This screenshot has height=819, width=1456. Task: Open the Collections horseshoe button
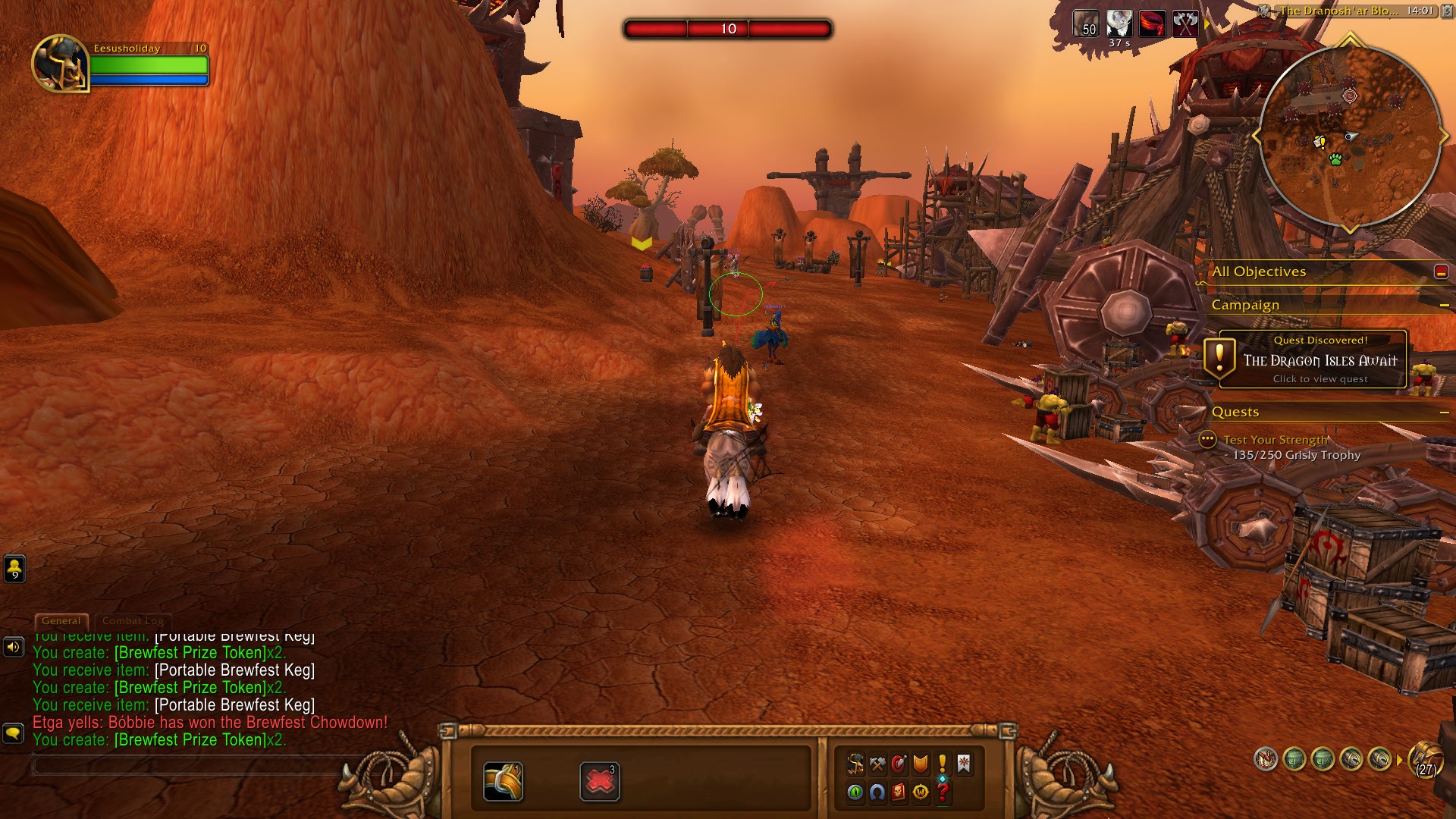(877, 792)
